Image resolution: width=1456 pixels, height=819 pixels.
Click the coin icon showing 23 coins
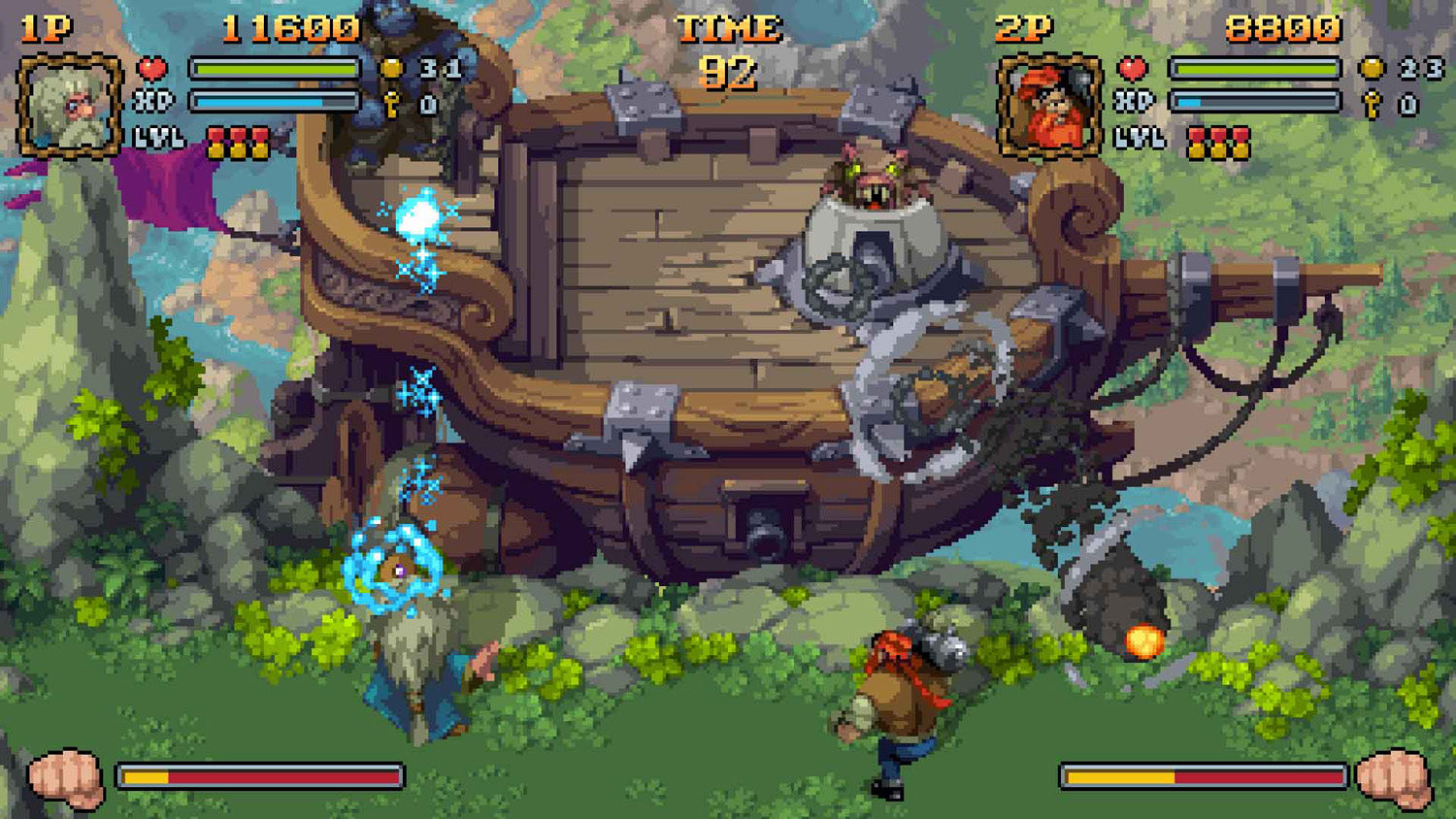point(1372,68)
